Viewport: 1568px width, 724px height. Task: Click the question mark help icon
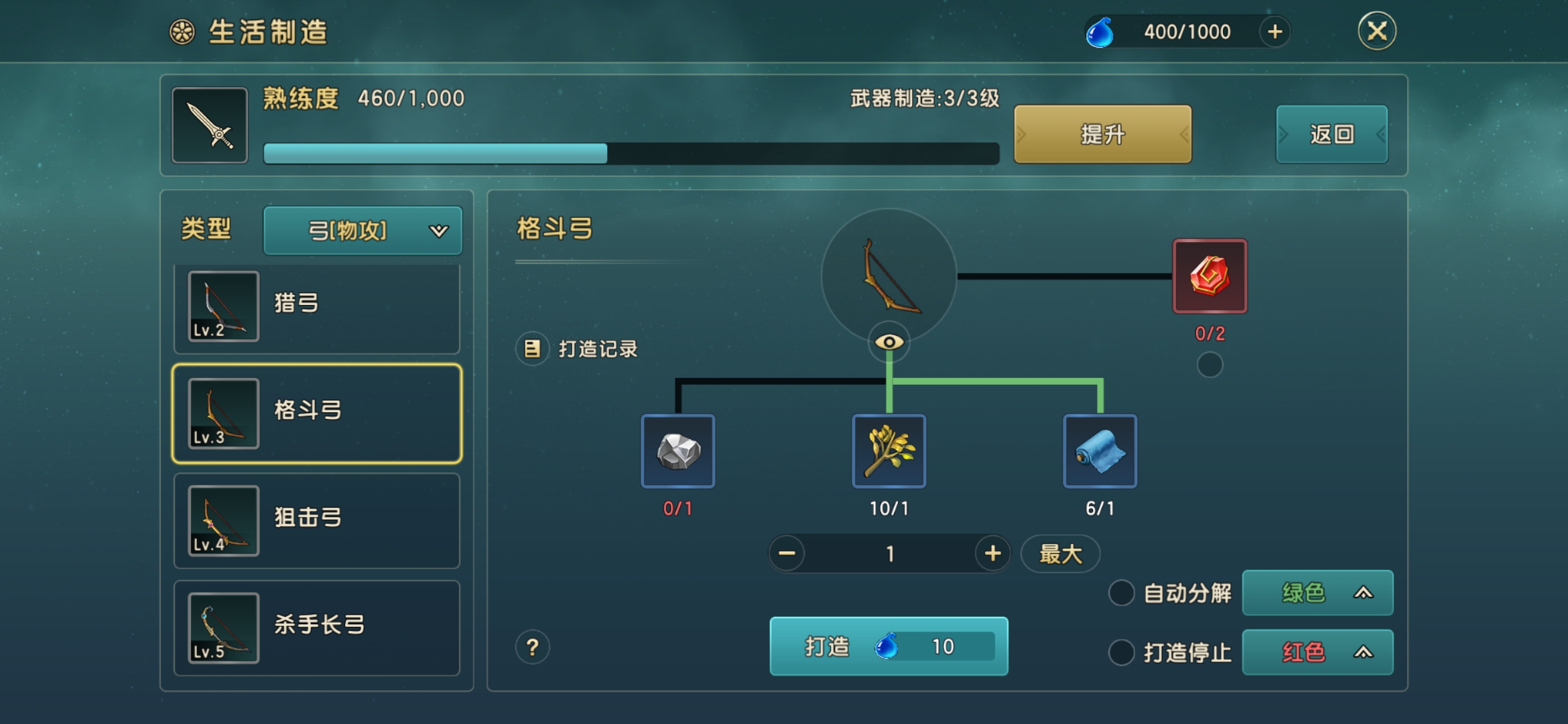point(531,647)
